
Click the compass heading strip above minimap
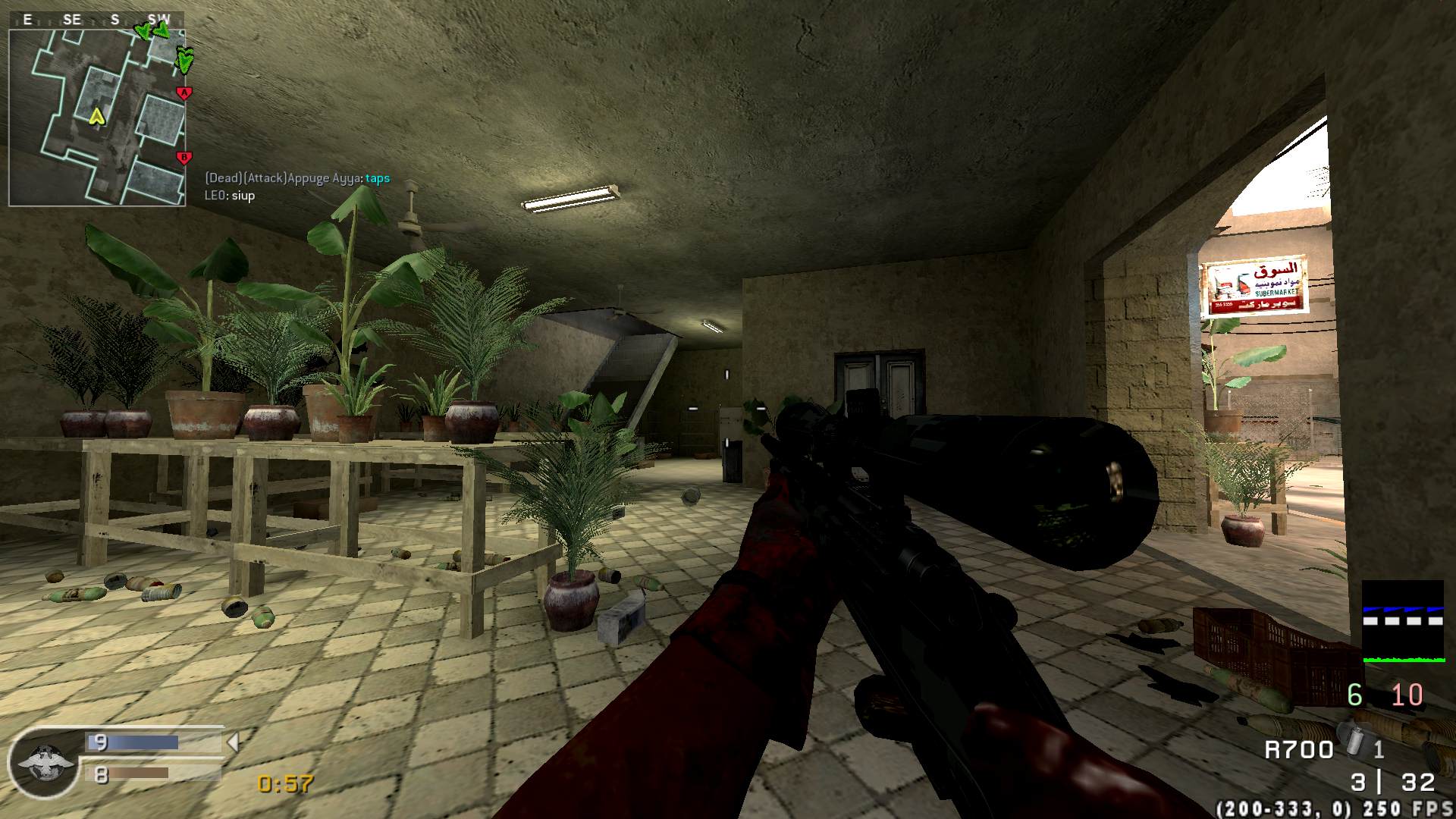coord(96,20)
